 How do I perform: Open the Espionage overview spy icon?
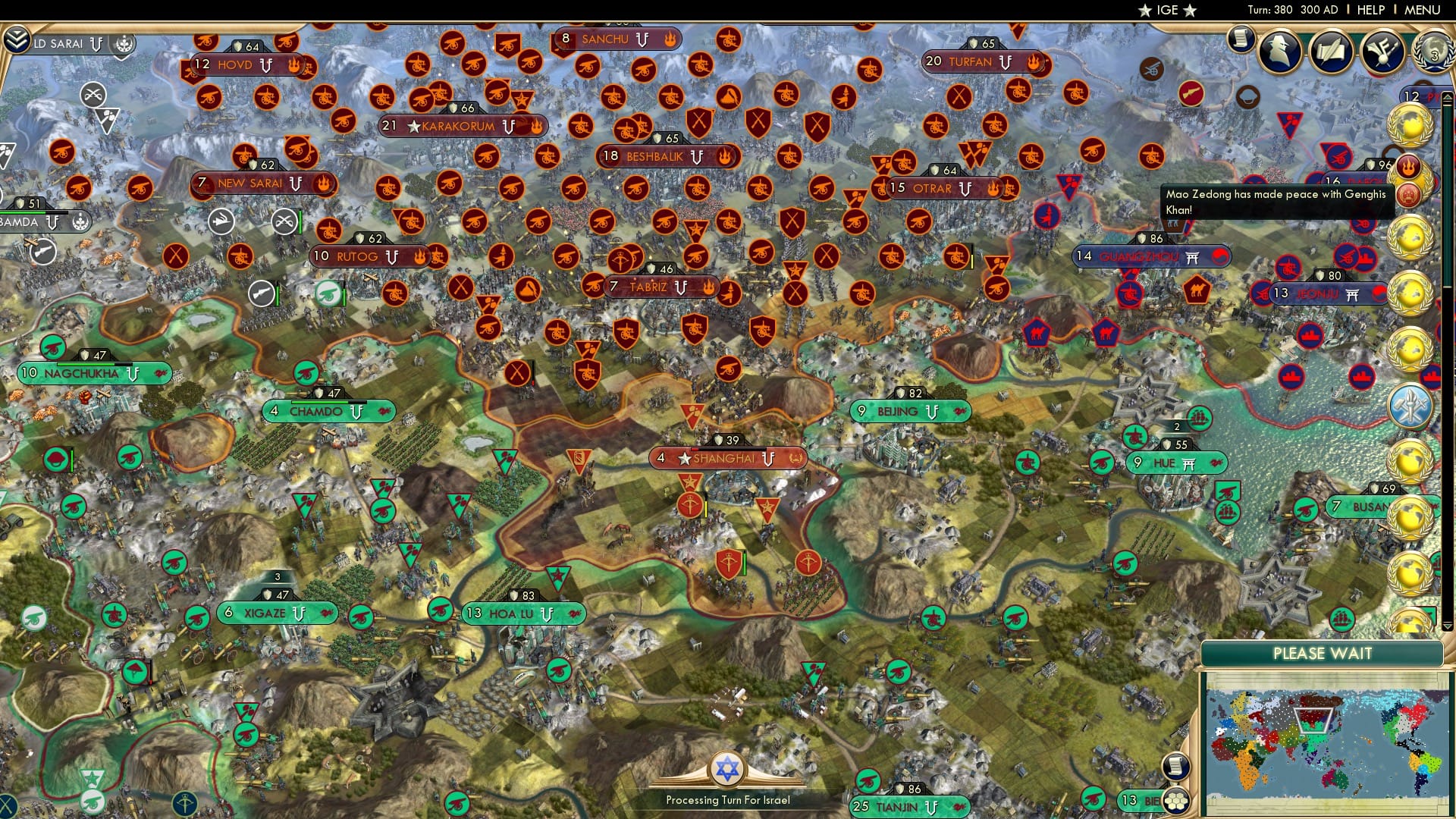coord(1277,51)
